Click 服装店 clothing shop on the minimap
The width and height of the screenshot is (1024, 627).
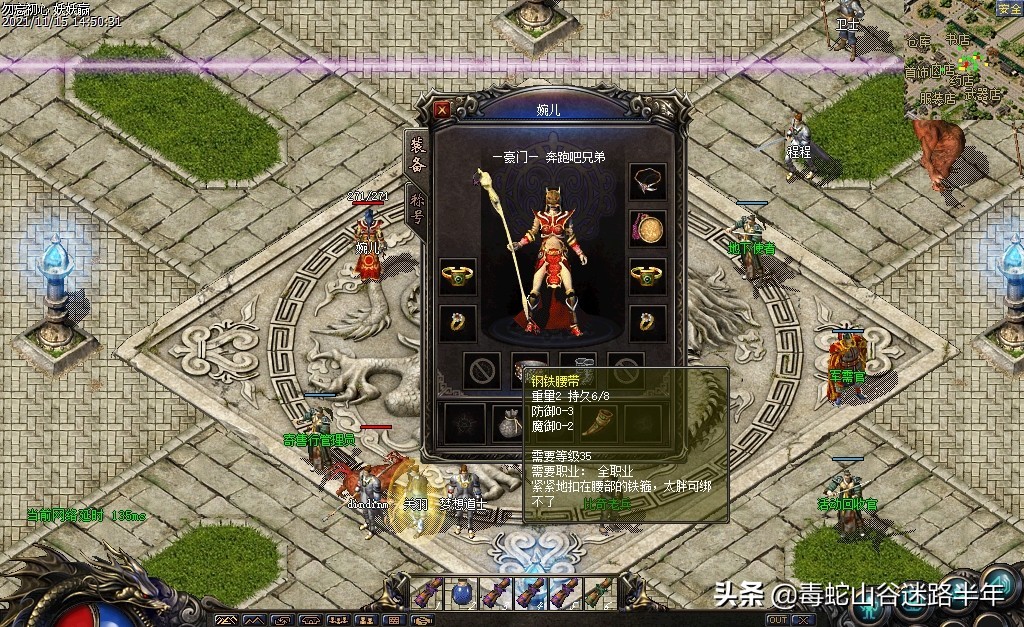[x=937, y=98]
